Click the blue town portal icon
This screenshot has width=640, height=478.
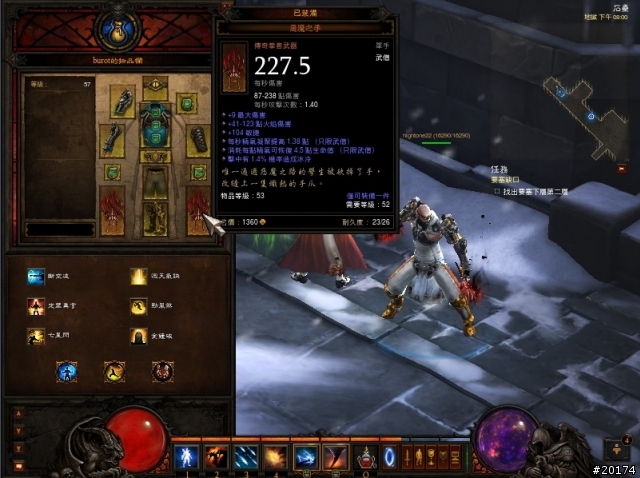[390, 457]
